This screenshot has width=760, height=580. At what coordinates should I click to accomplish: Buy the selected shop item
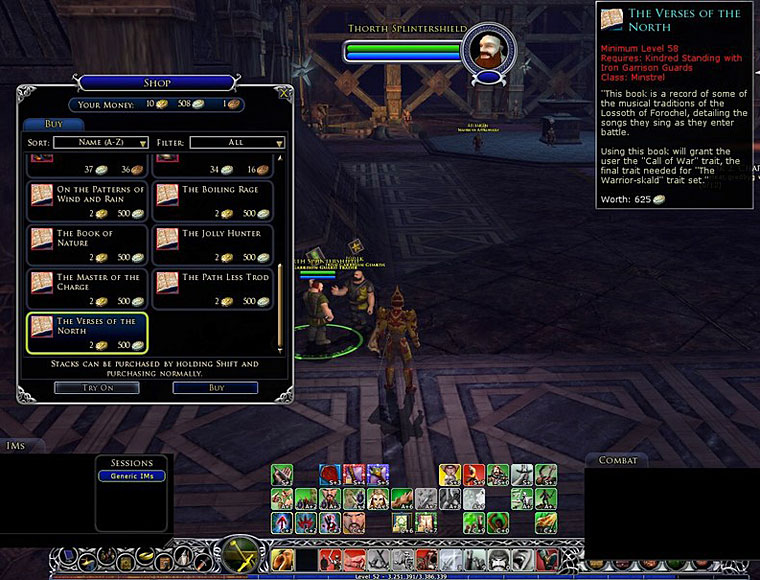pyautogui.click(x=215, y=387)
